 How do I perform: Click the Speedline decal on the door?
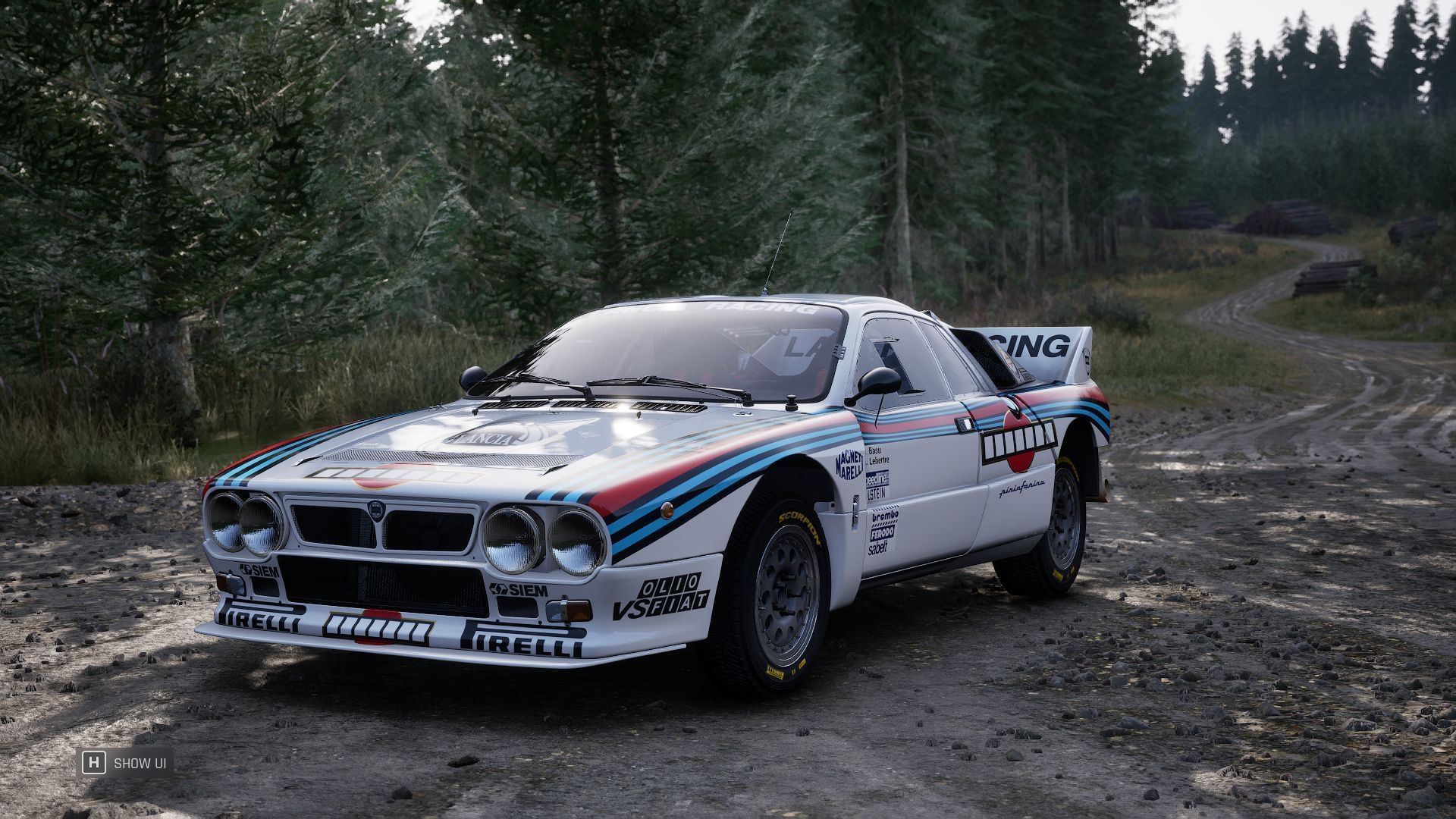click(877, 478)
